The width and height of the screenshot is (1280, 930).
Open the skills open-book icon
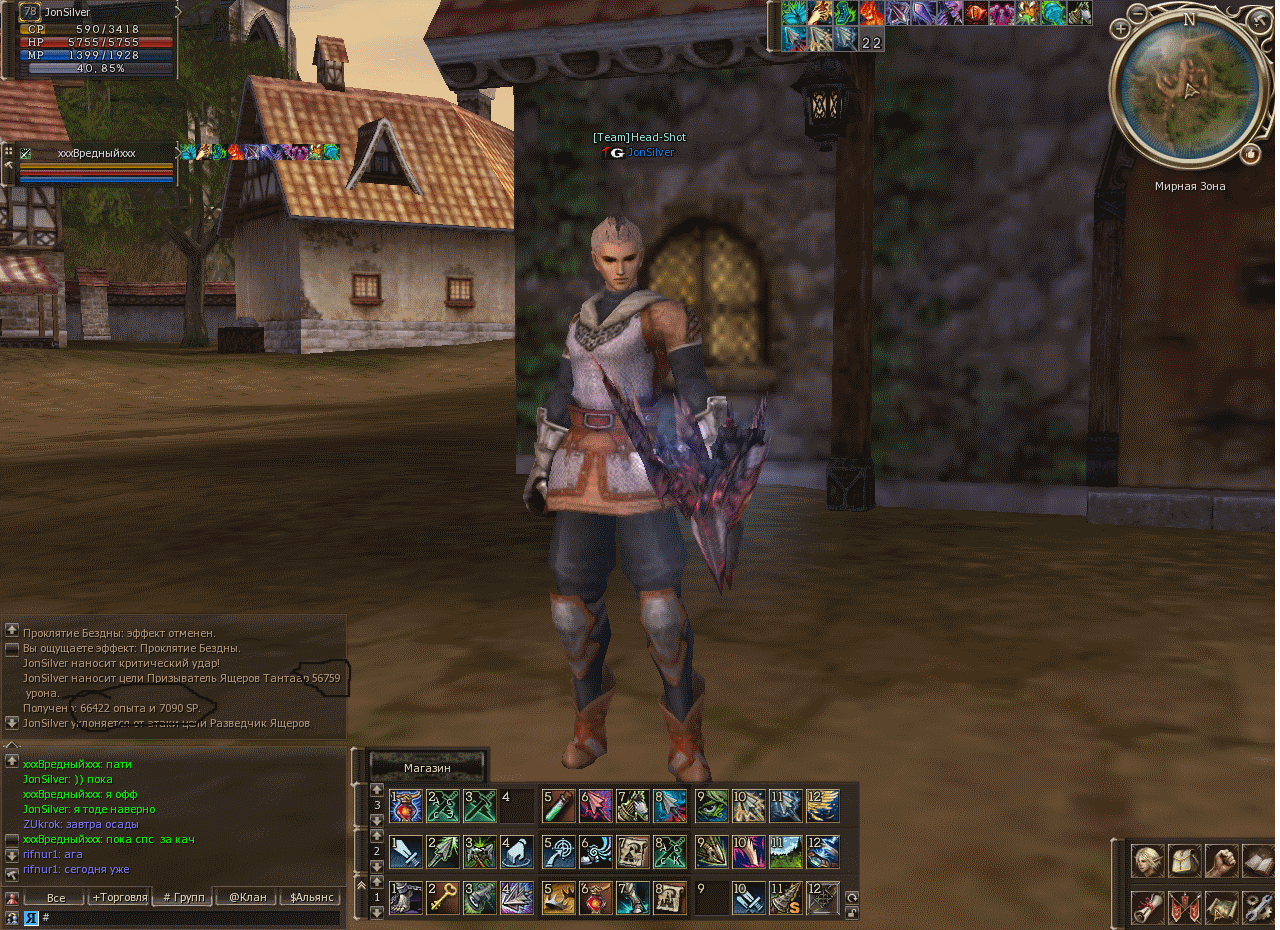[x=1258, y=860]
